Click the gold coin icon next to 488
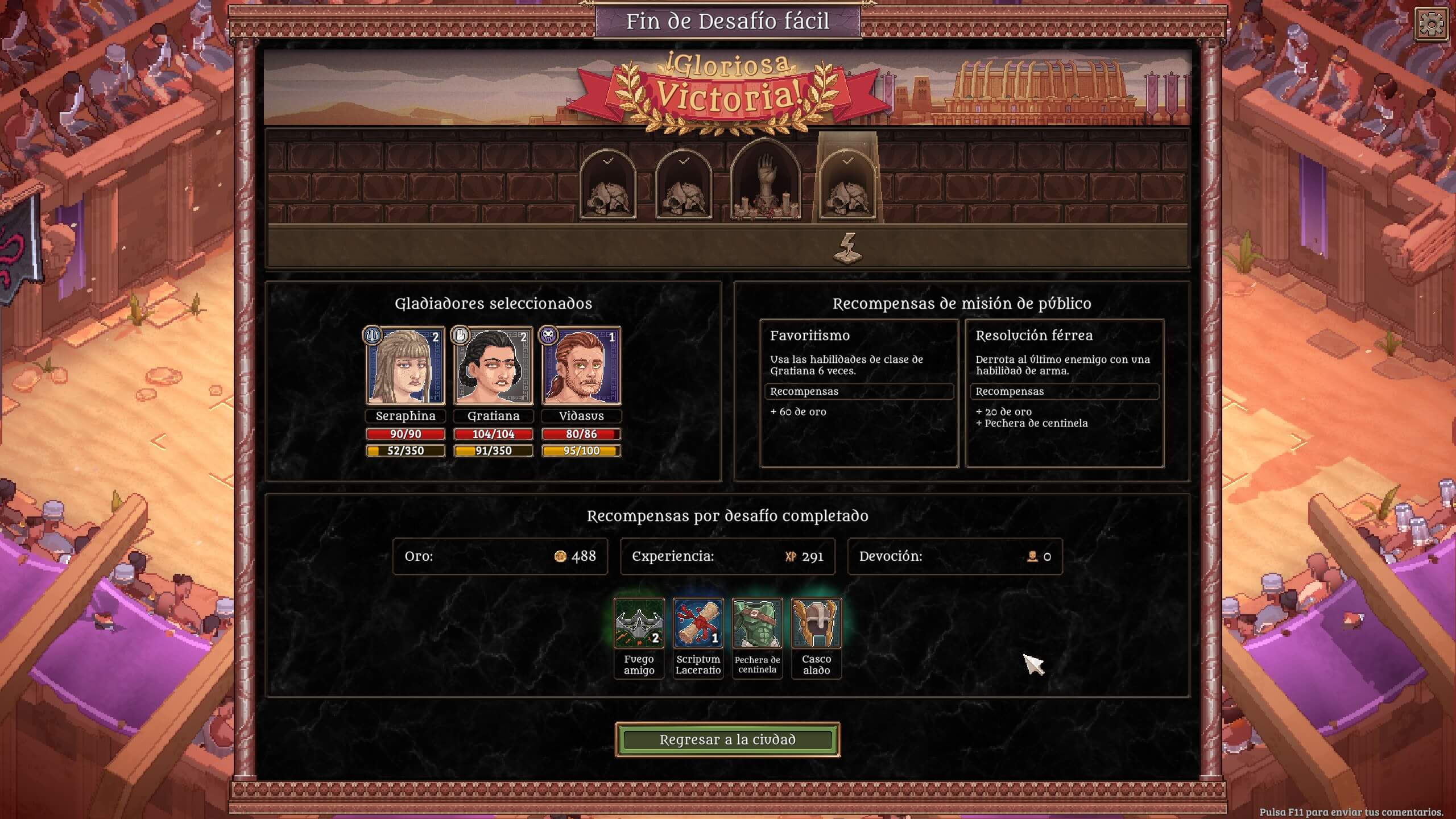Image resolution: width=1456 pixels, height=819 pixels. click(x=560, y=557)
